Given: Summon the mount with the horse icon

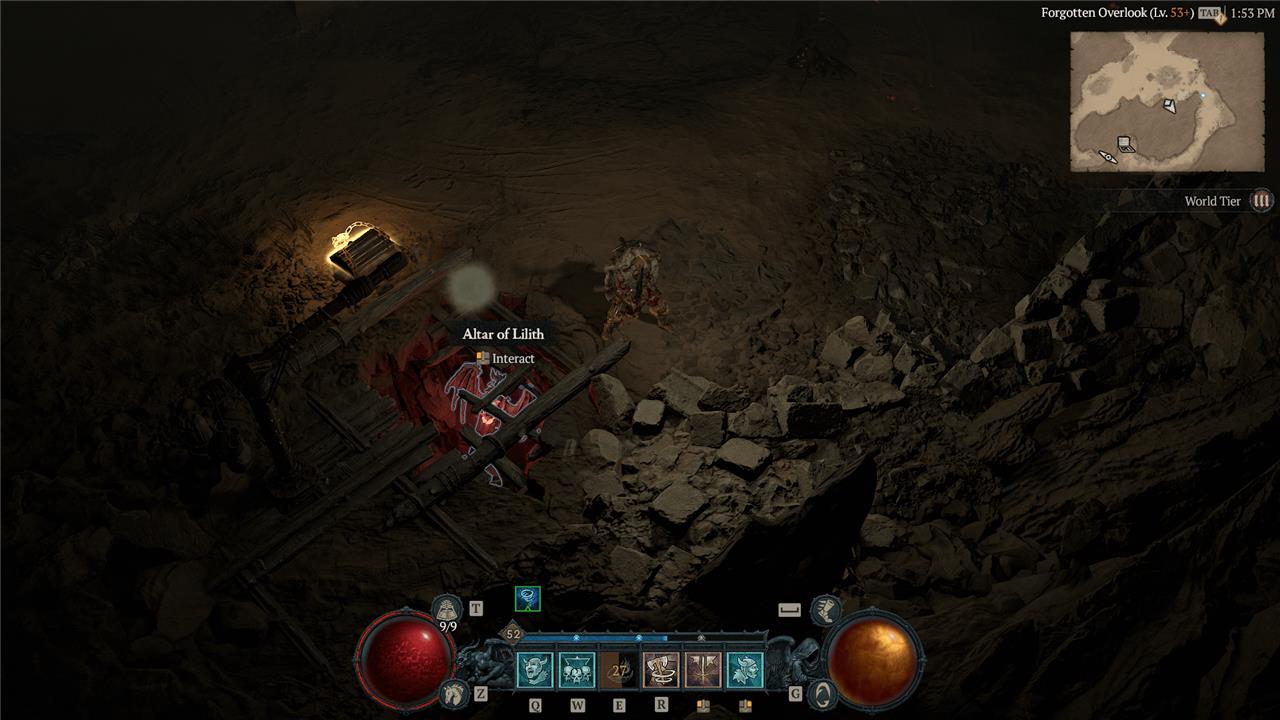Looking at the screenshot, I should click(x=454, y=692).
